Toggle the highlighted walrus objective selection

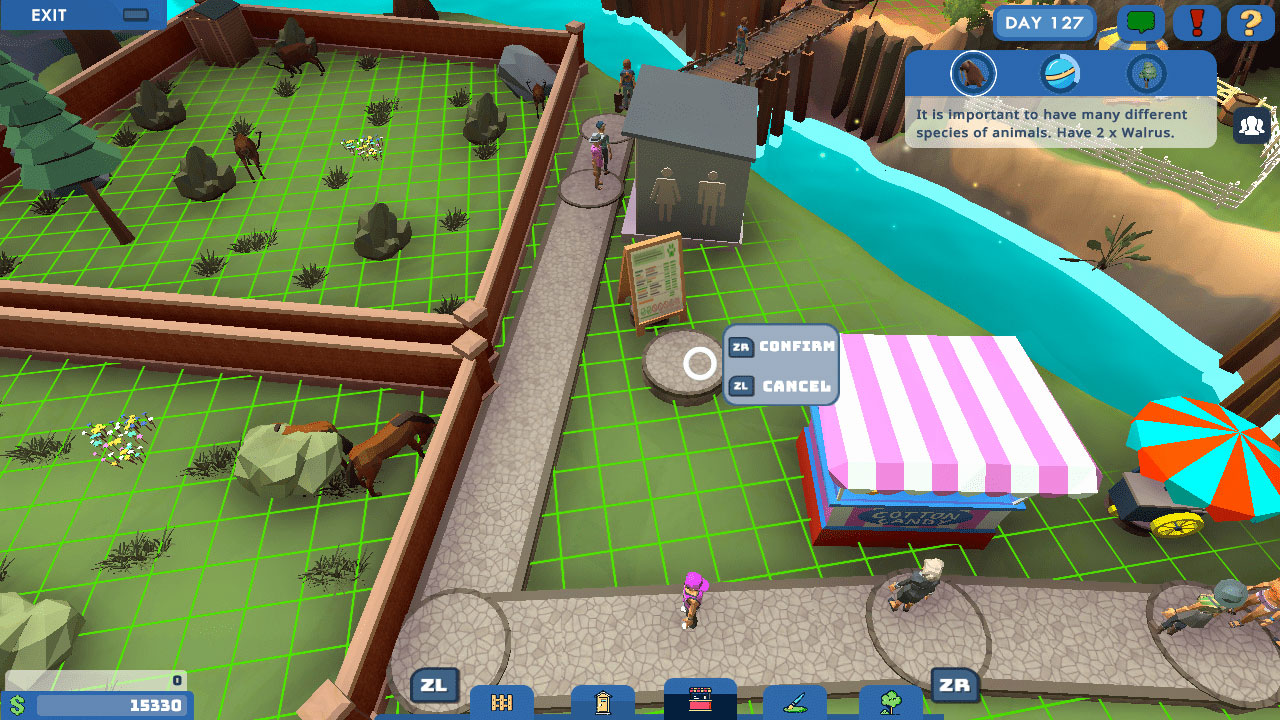coord(973,73)
